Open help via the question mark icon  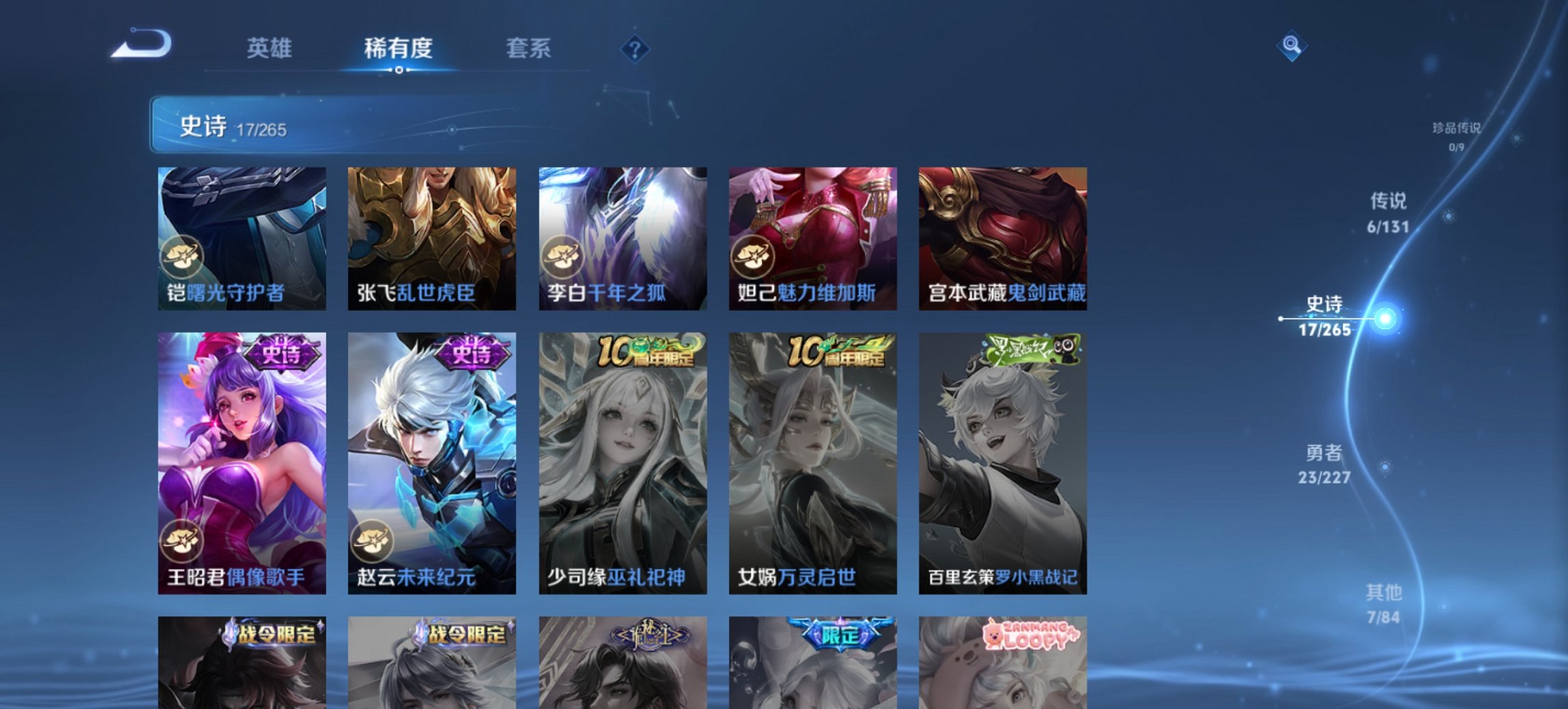[x=635, y=49]
